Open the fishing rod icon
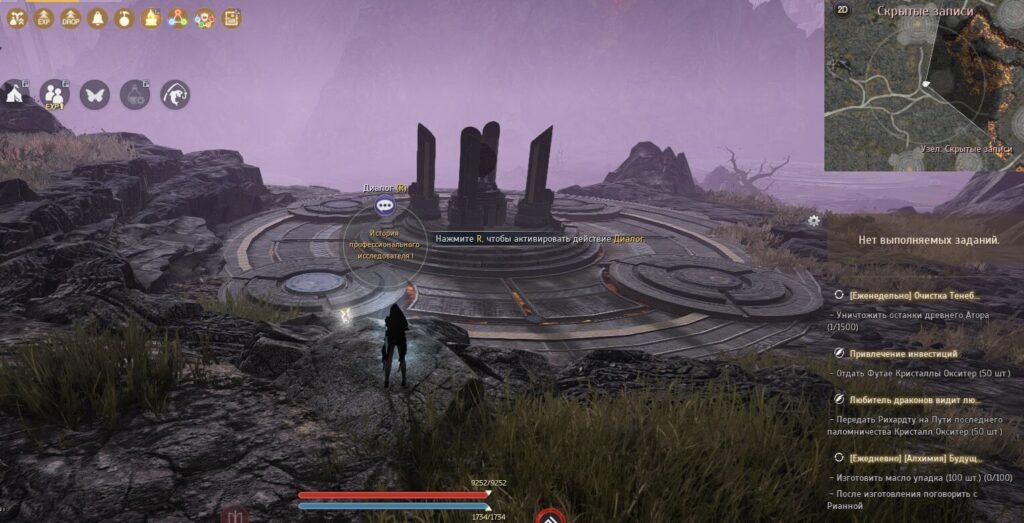 pyautogui.click(x=175, y=94)
